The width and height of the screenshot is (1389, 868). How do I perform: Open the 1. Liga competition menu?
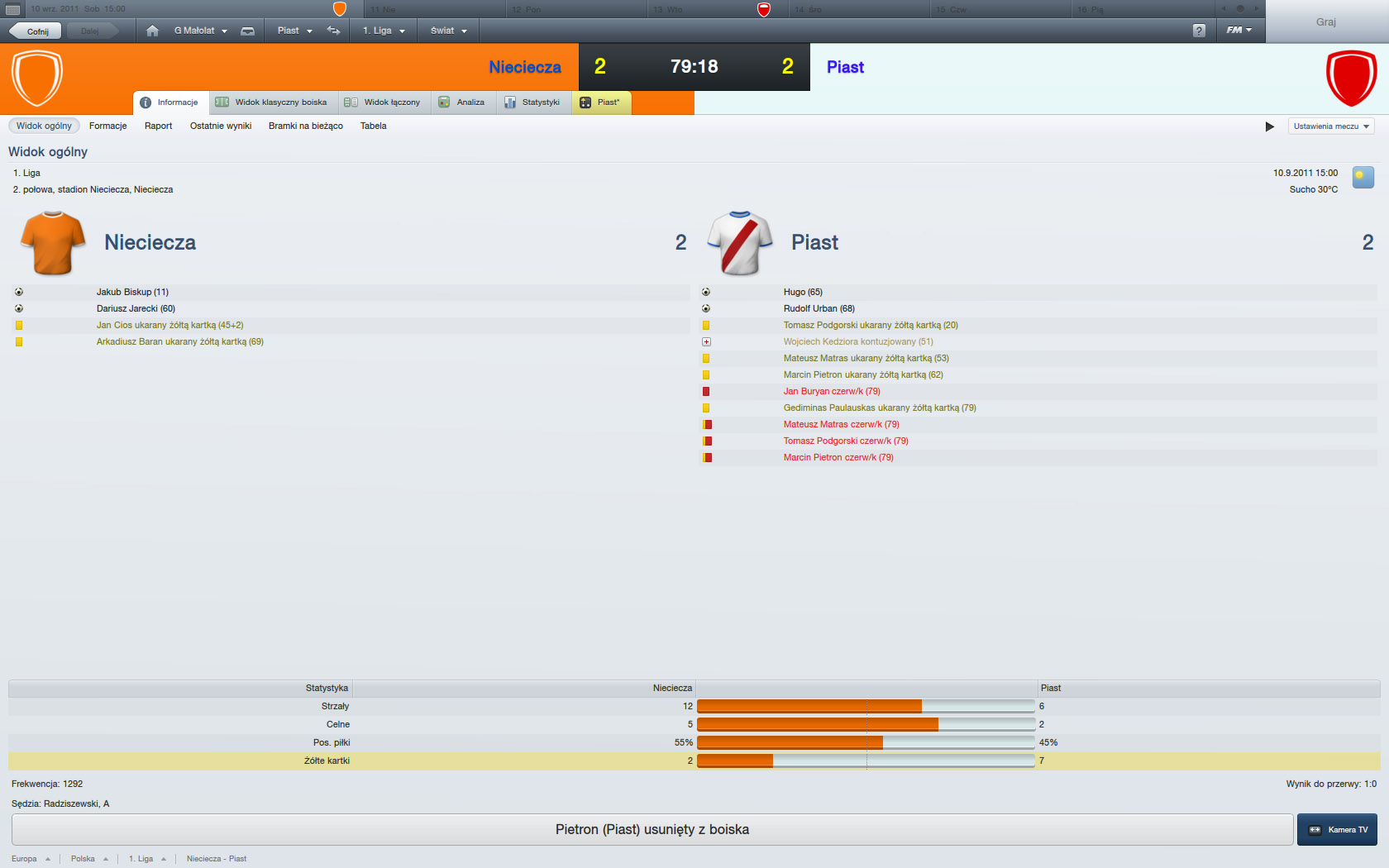pyautogui.click(x=384, y=31)
